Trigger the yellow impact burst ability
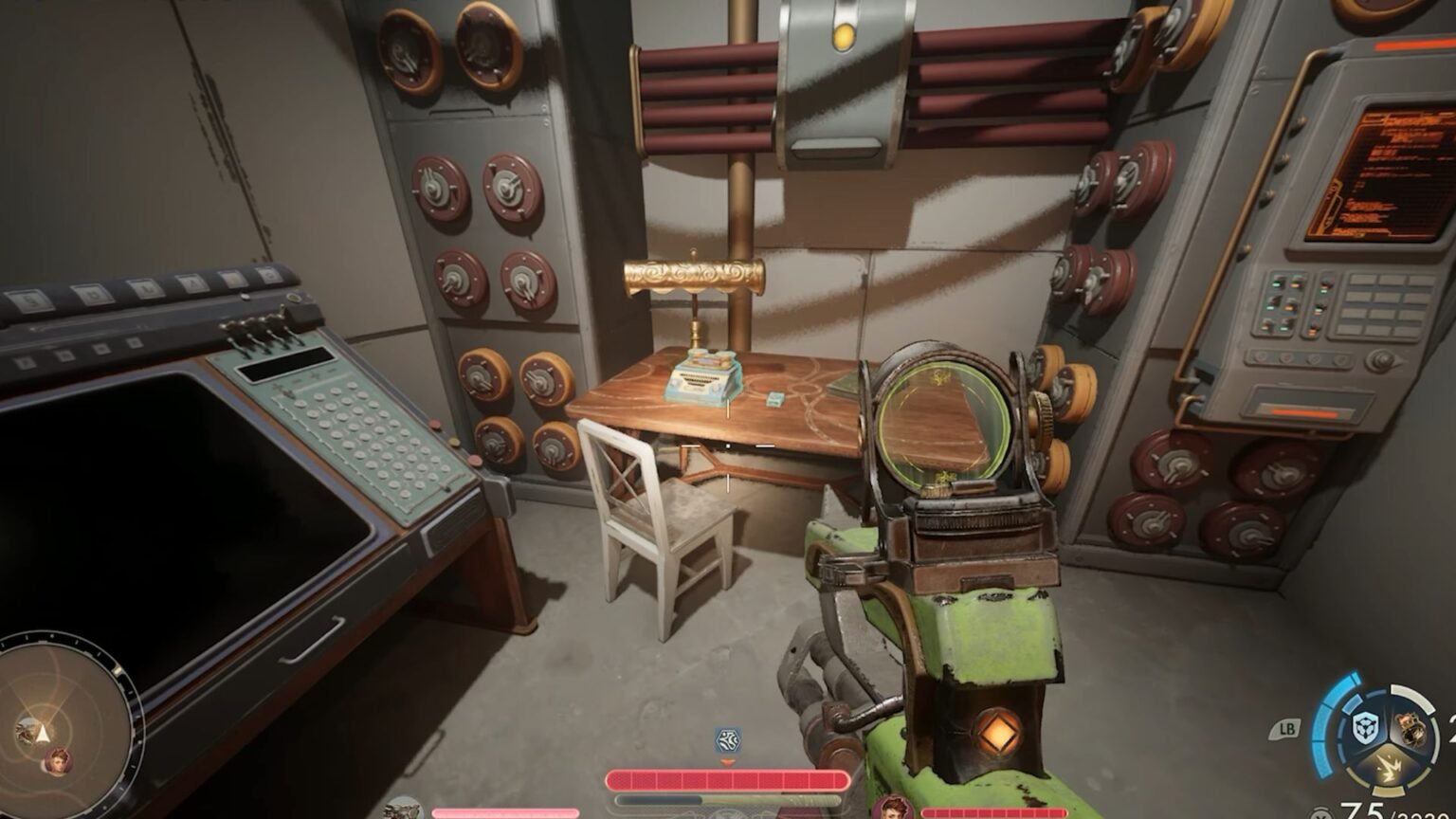 coord(1388,769)
